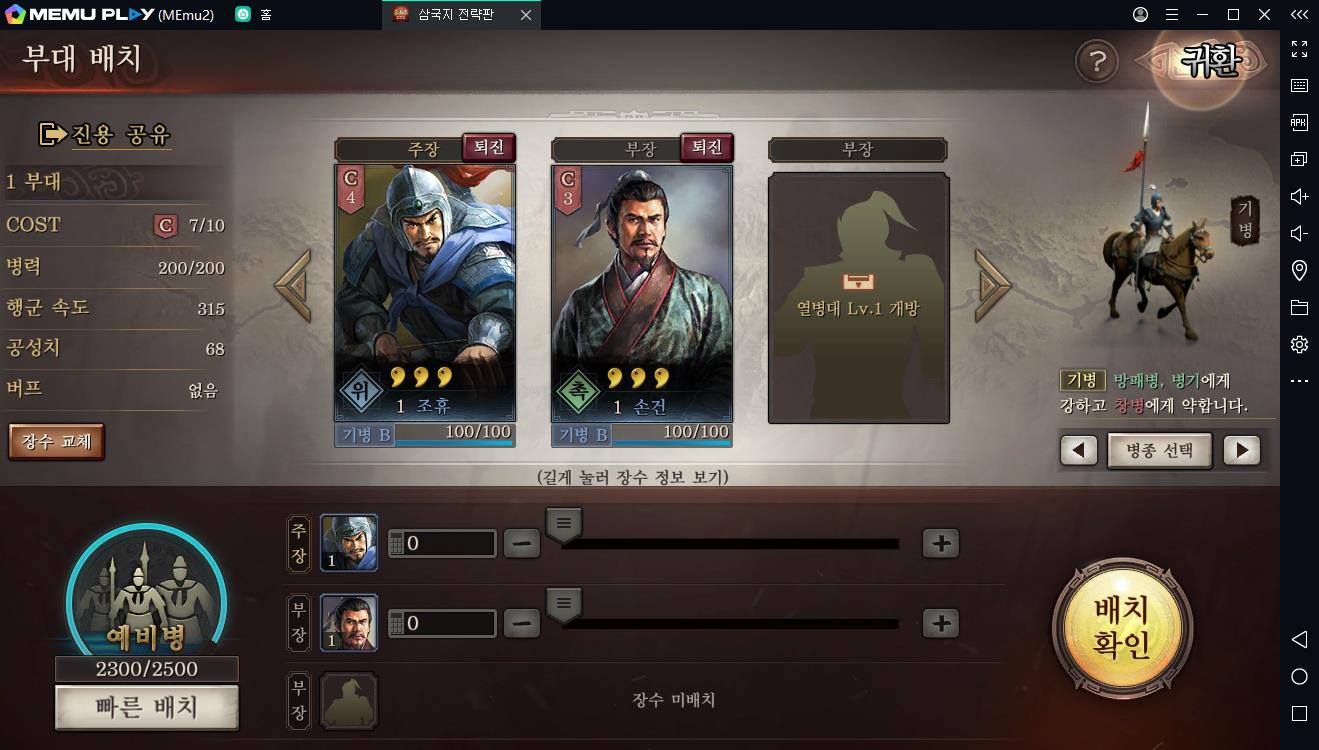Increase 주장 troop count with plus
Image resolution: width=1319 pixels, height=750 pixels.
pyautogui.click(x=940, y=543)
